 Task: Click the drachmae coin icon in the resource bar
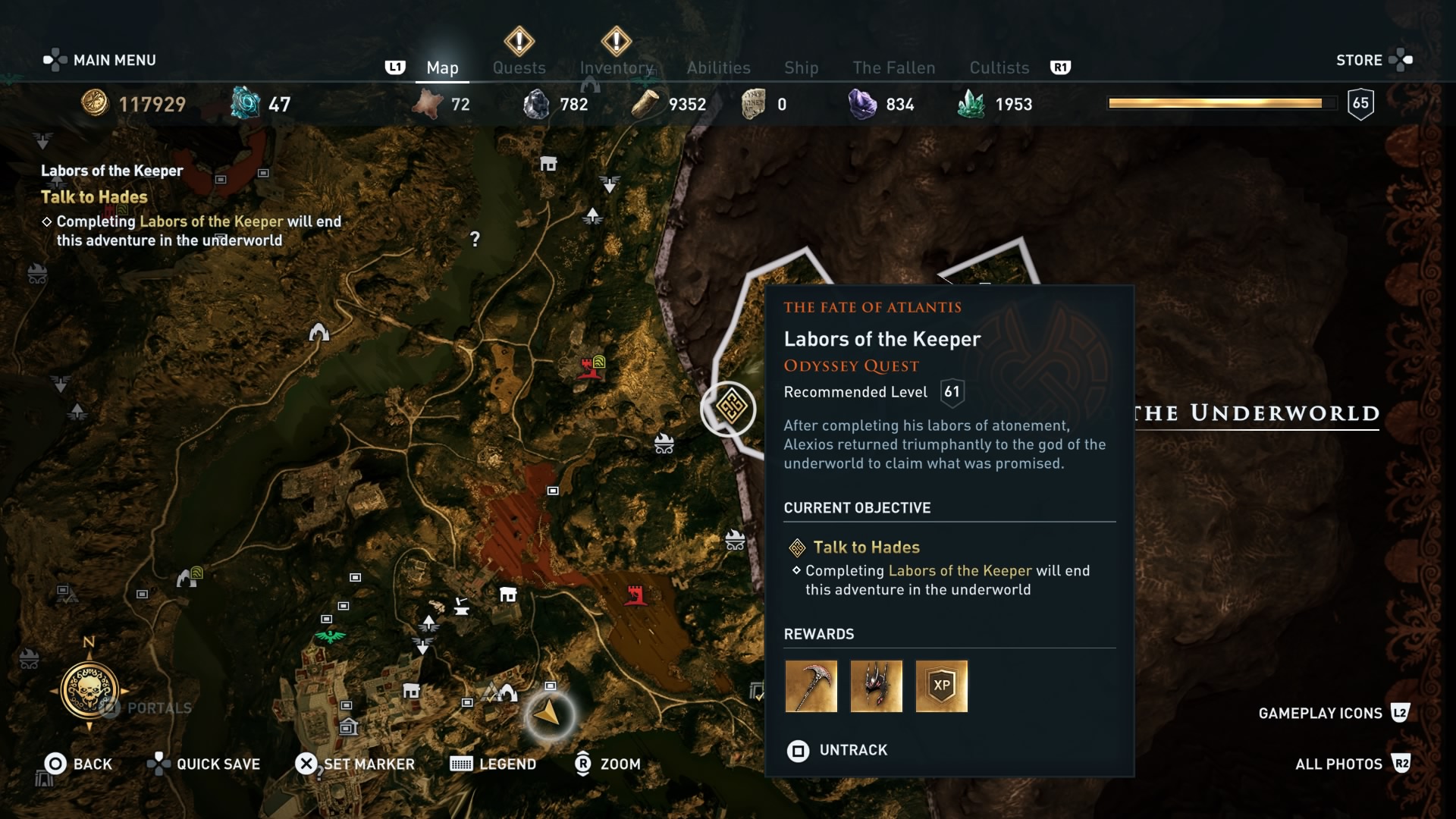click(93, 104)
